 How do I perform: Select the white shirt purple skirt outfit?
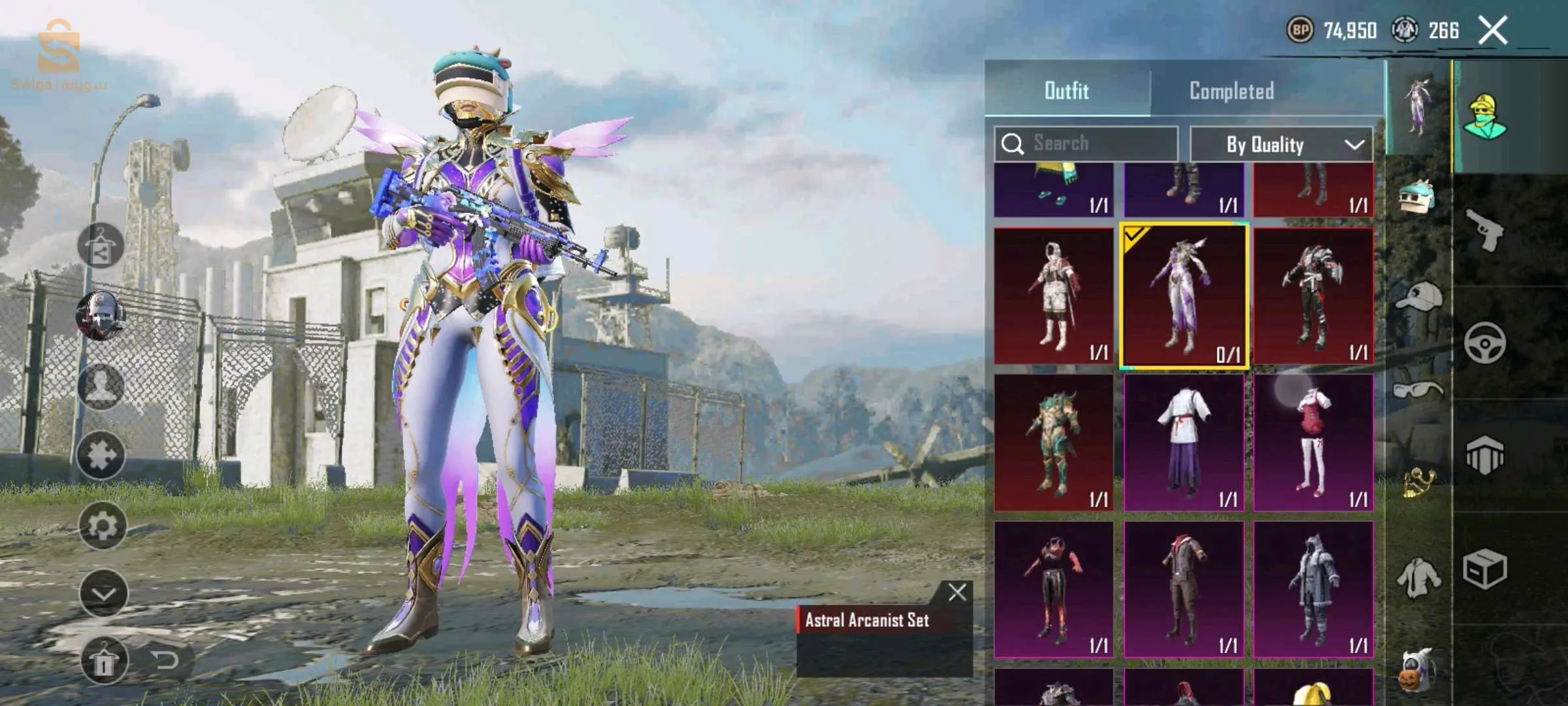(x=1184, y=443)
